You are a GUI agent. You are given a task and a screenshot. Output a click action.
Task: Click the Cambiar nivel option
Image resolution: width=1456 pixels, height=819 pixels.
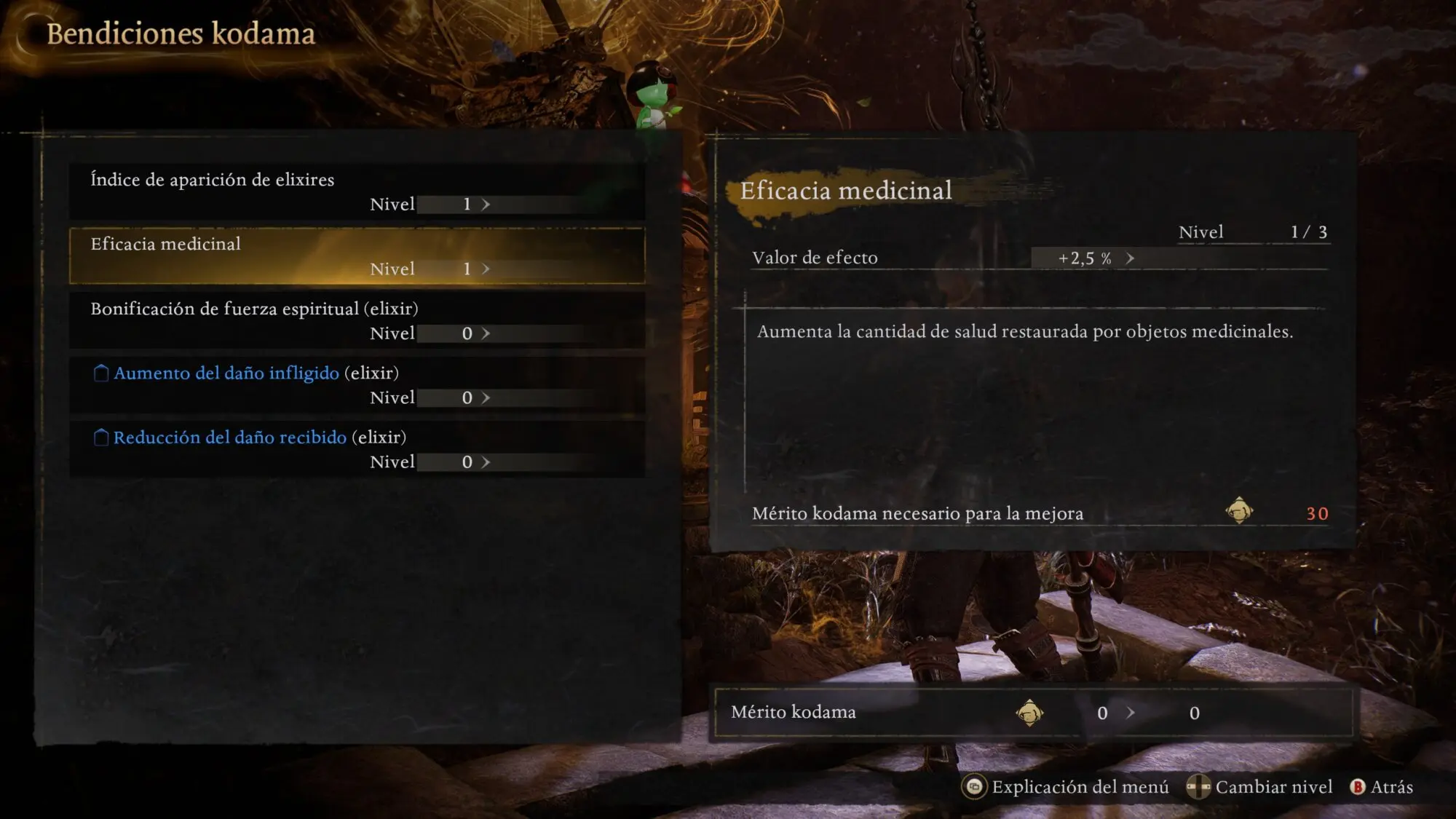(x=1260, y=787)
